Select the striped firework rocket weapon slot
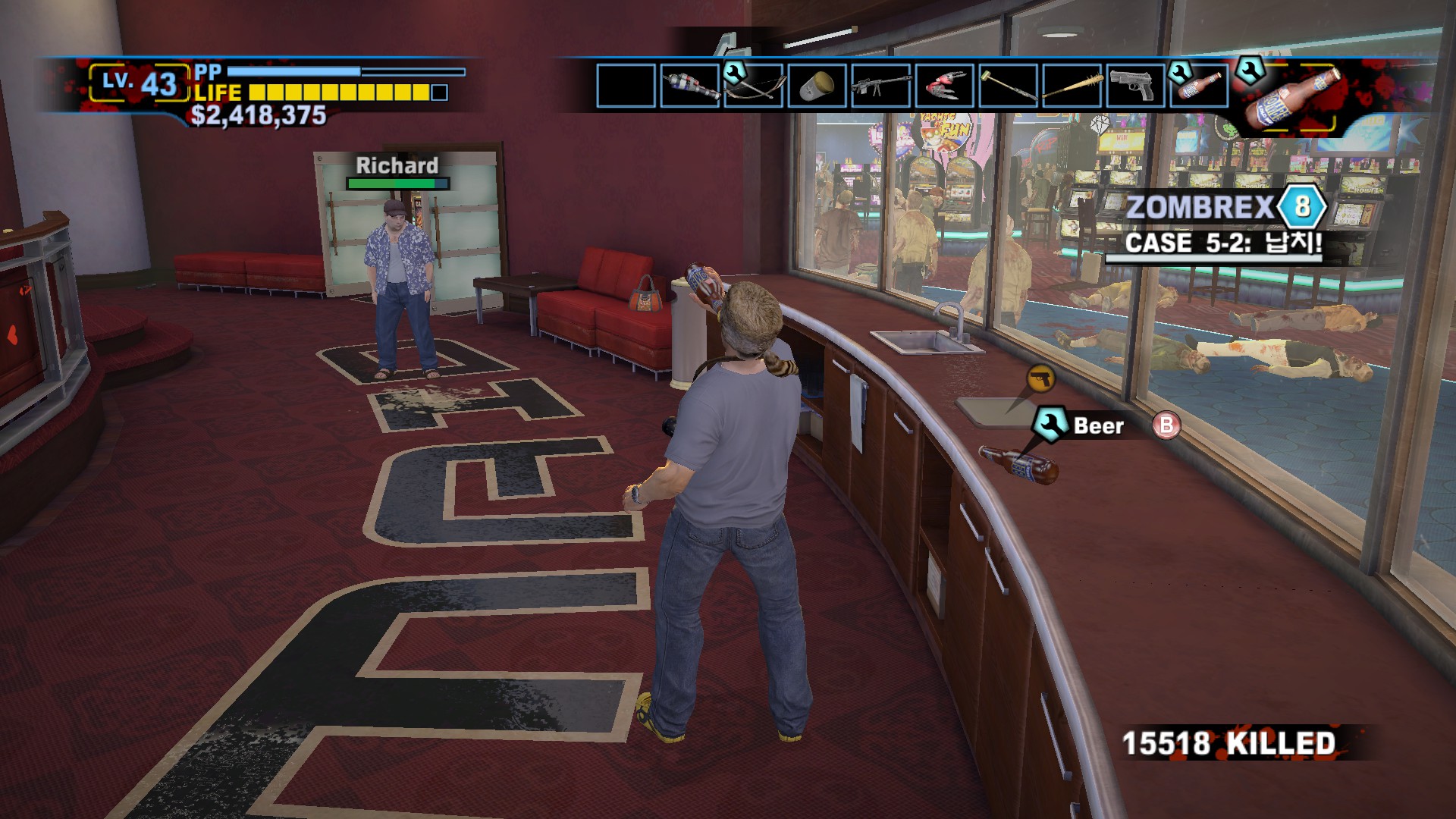This screenshot has height=819, width=1456. click(690, 86)
